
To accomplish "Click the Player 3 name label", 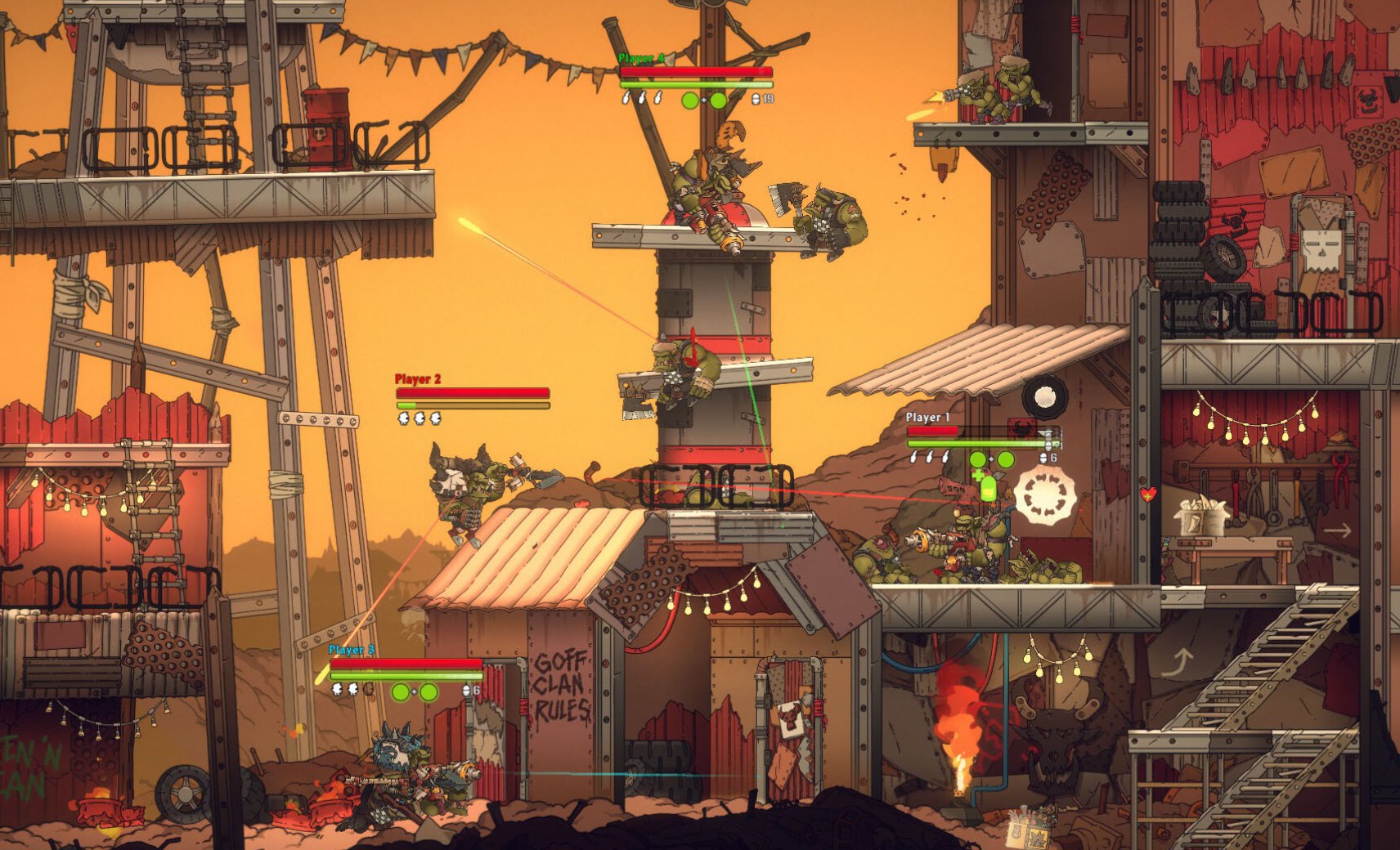I will tap(352, 650).
